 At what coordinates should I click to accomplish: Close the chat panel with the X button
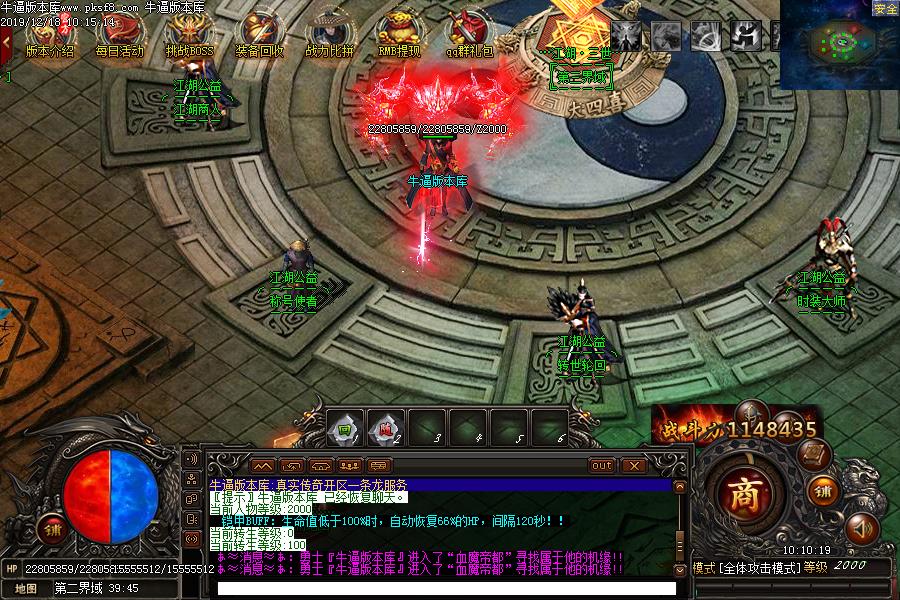(x=632, y=465)
